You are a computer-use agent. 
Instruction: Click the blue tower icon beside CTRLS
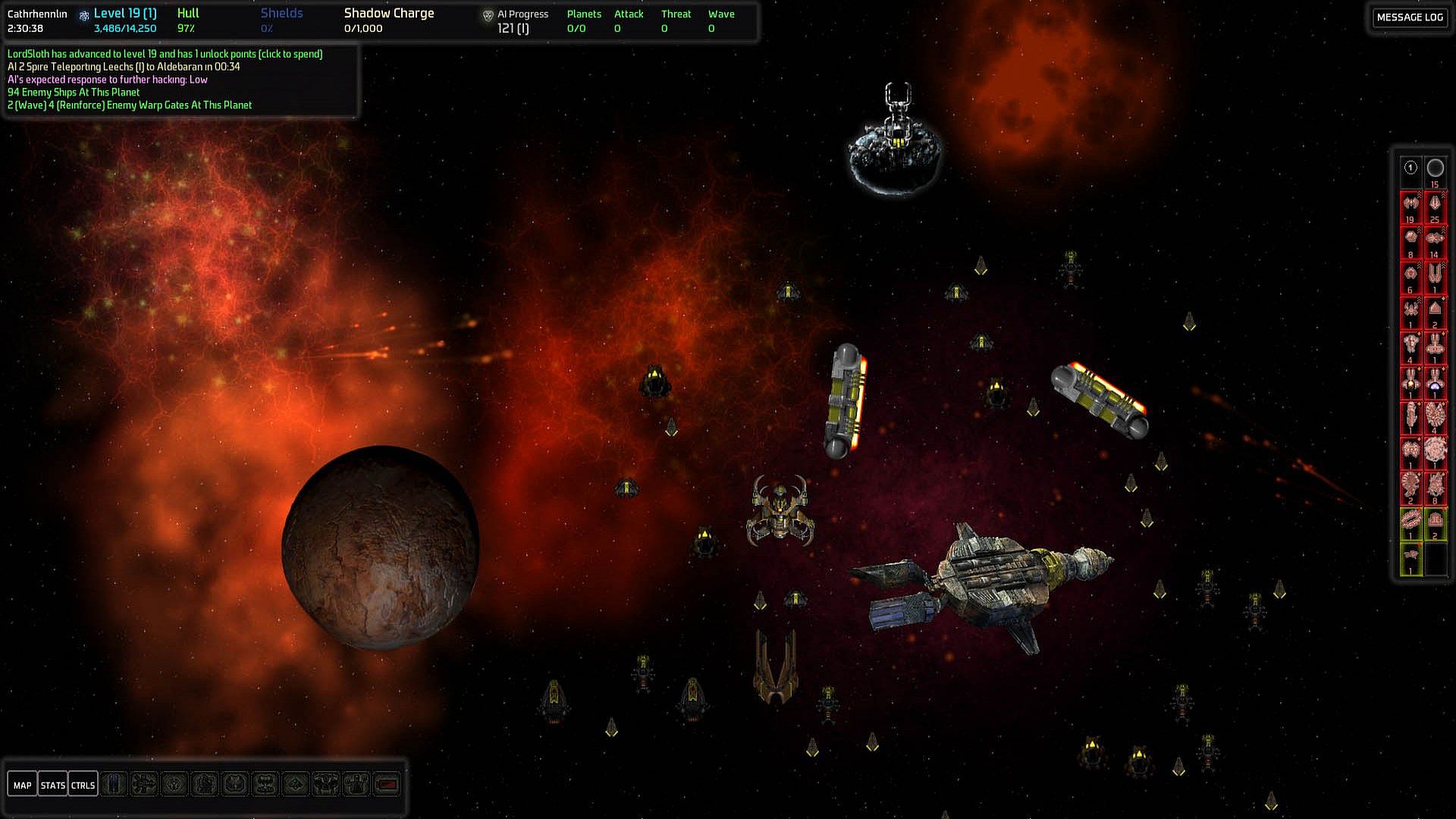pyautogui.click(x=114, y=784)
